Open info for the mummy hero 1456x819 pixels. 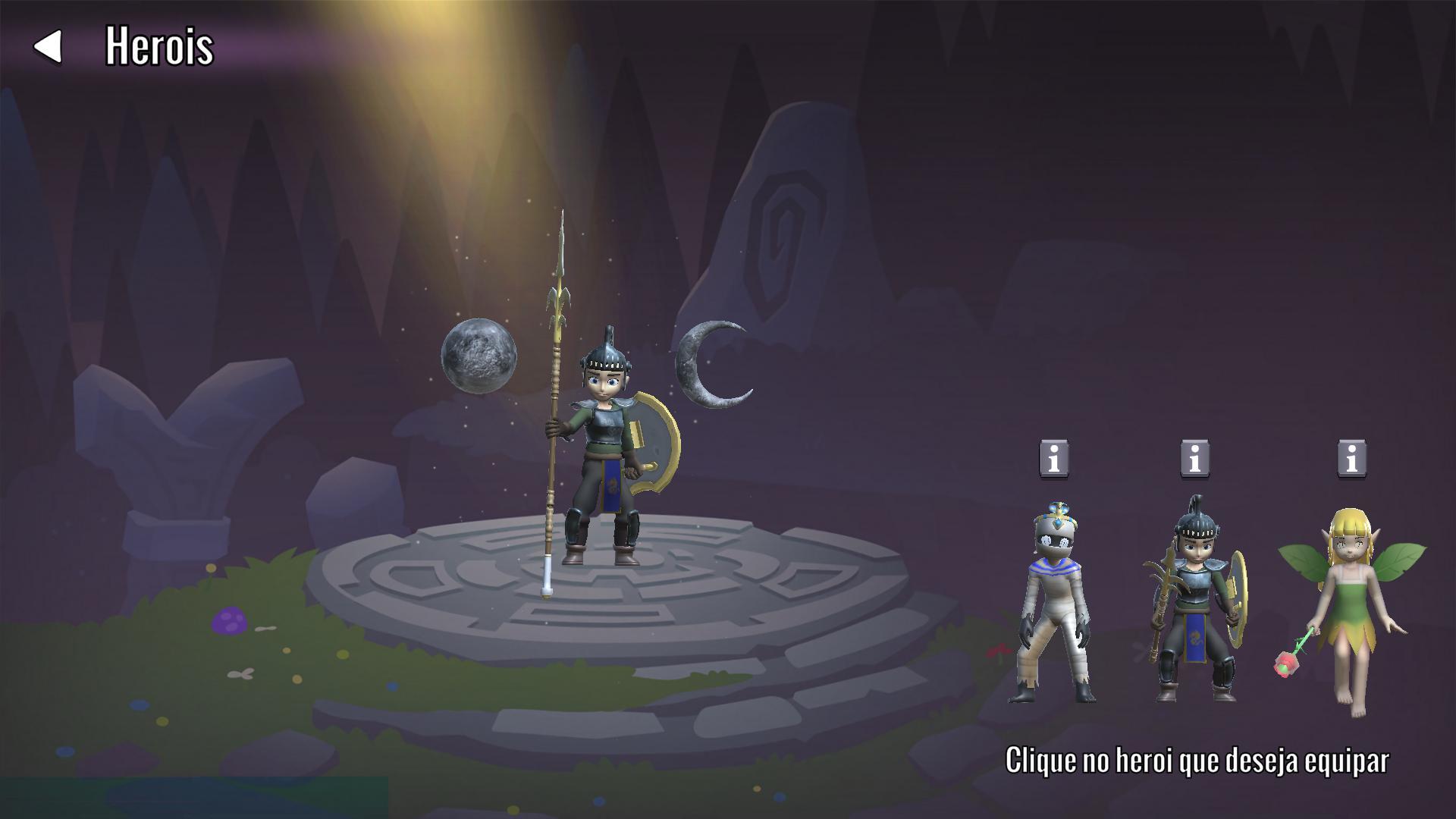(x=1054, y=459)
